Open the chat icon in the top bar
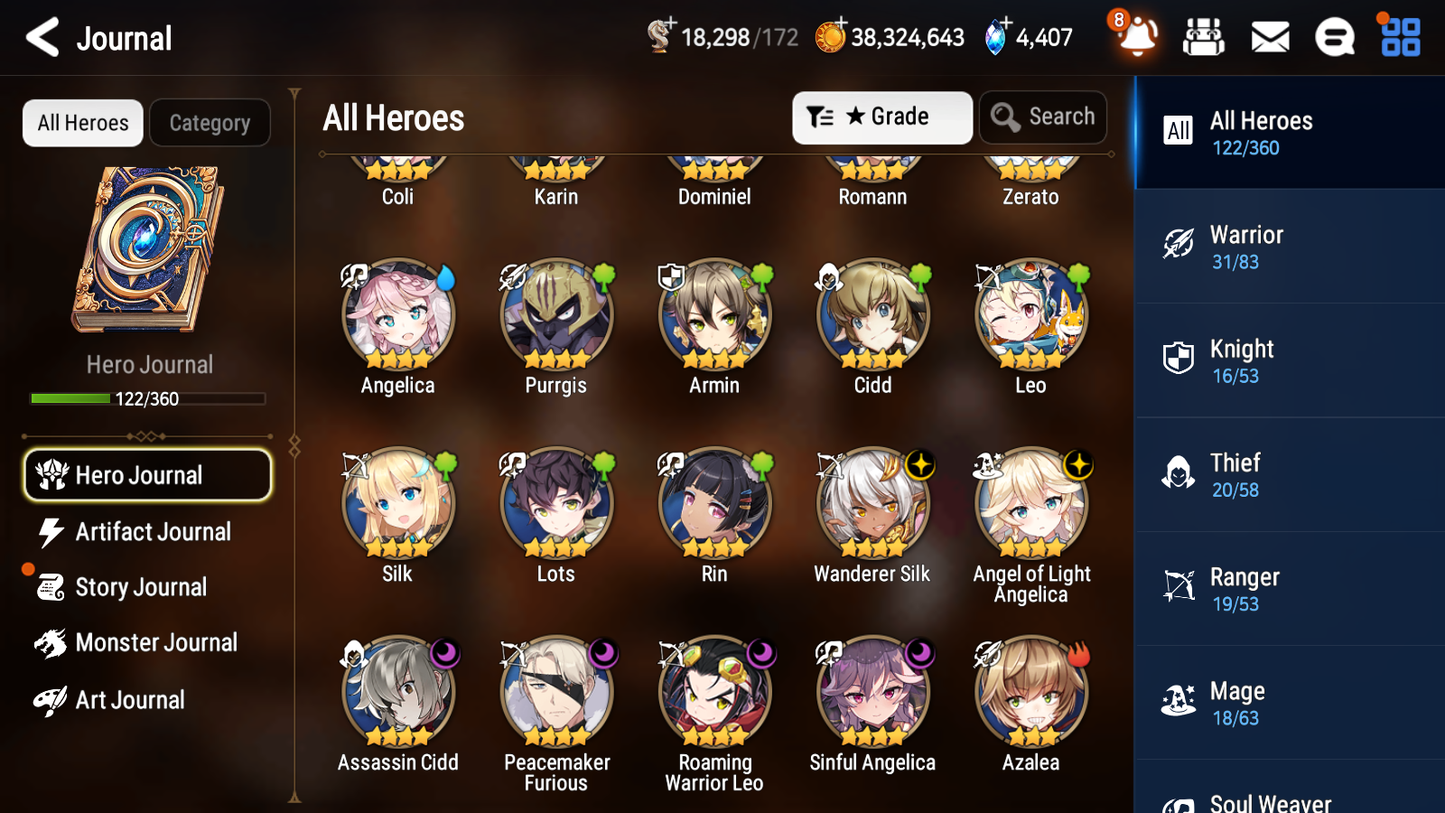This screenshot has height=813, width=1445. pyautogui.click(x=1335, y=36)
